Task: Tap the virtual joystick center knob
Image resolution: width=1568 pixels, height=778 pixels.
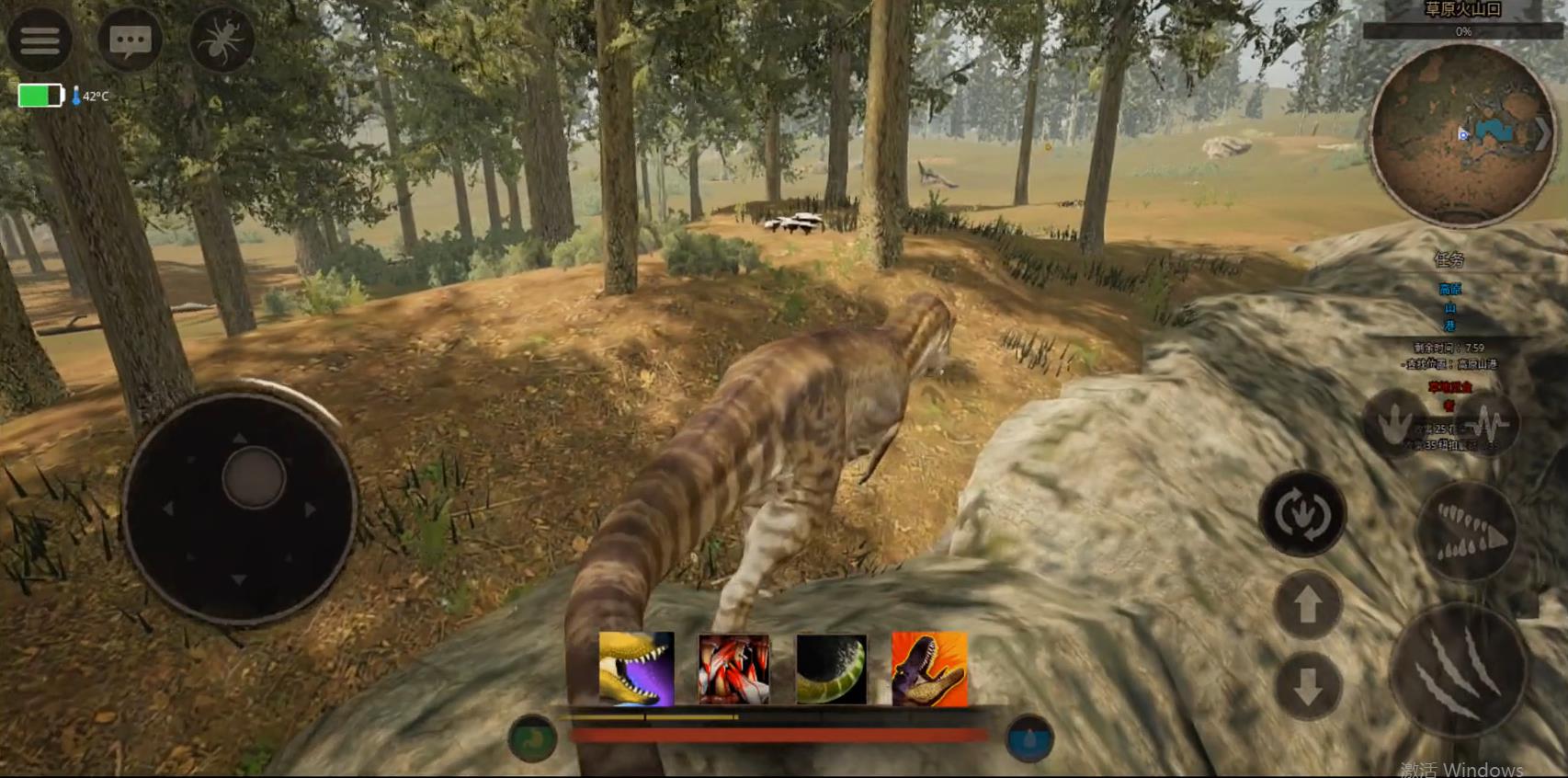Action: click(x=253, y=478)
